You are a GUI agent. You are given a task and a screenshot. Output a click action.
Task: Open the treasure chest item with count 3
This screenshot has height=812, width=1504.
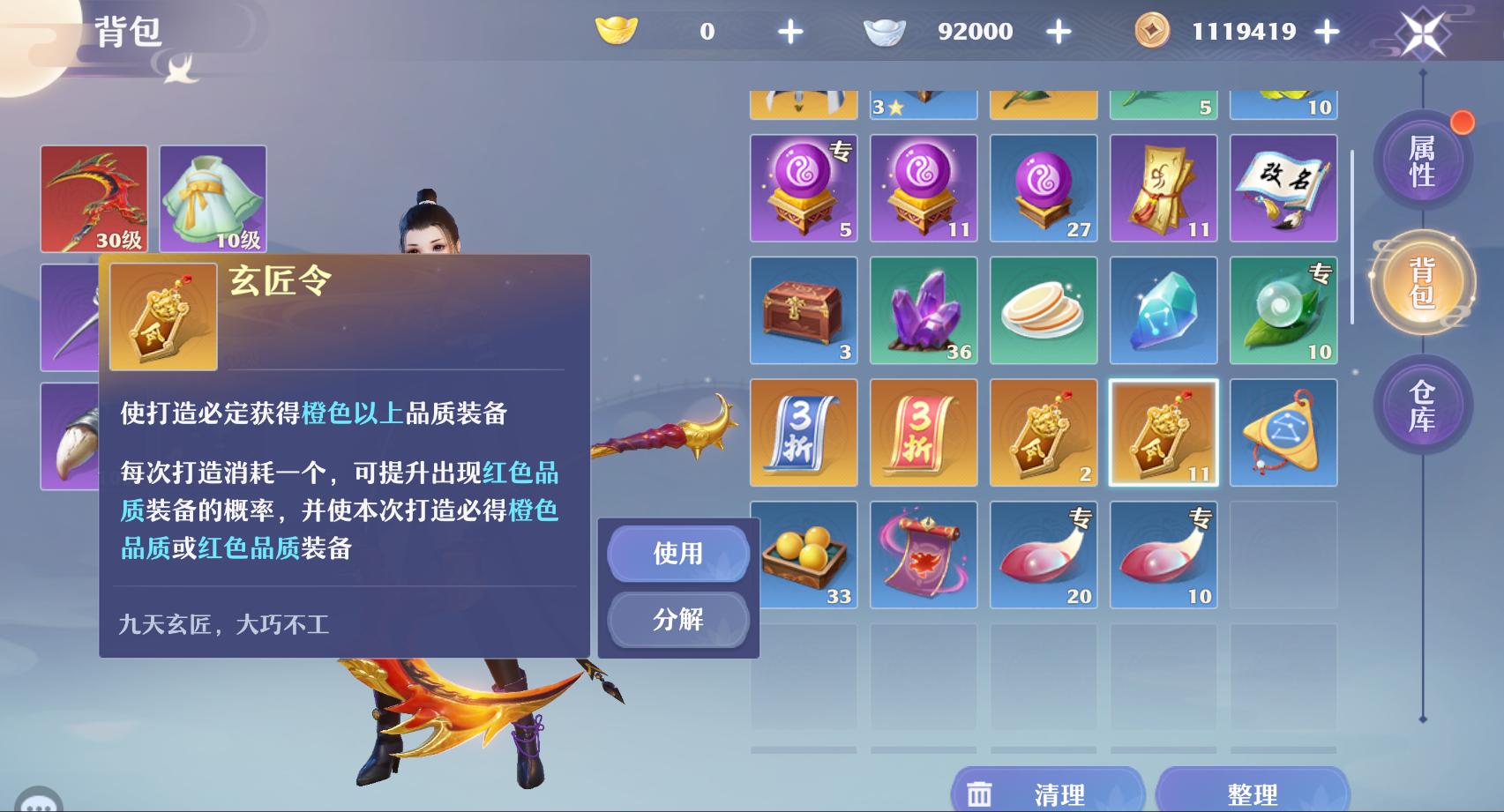click(804, 310)
